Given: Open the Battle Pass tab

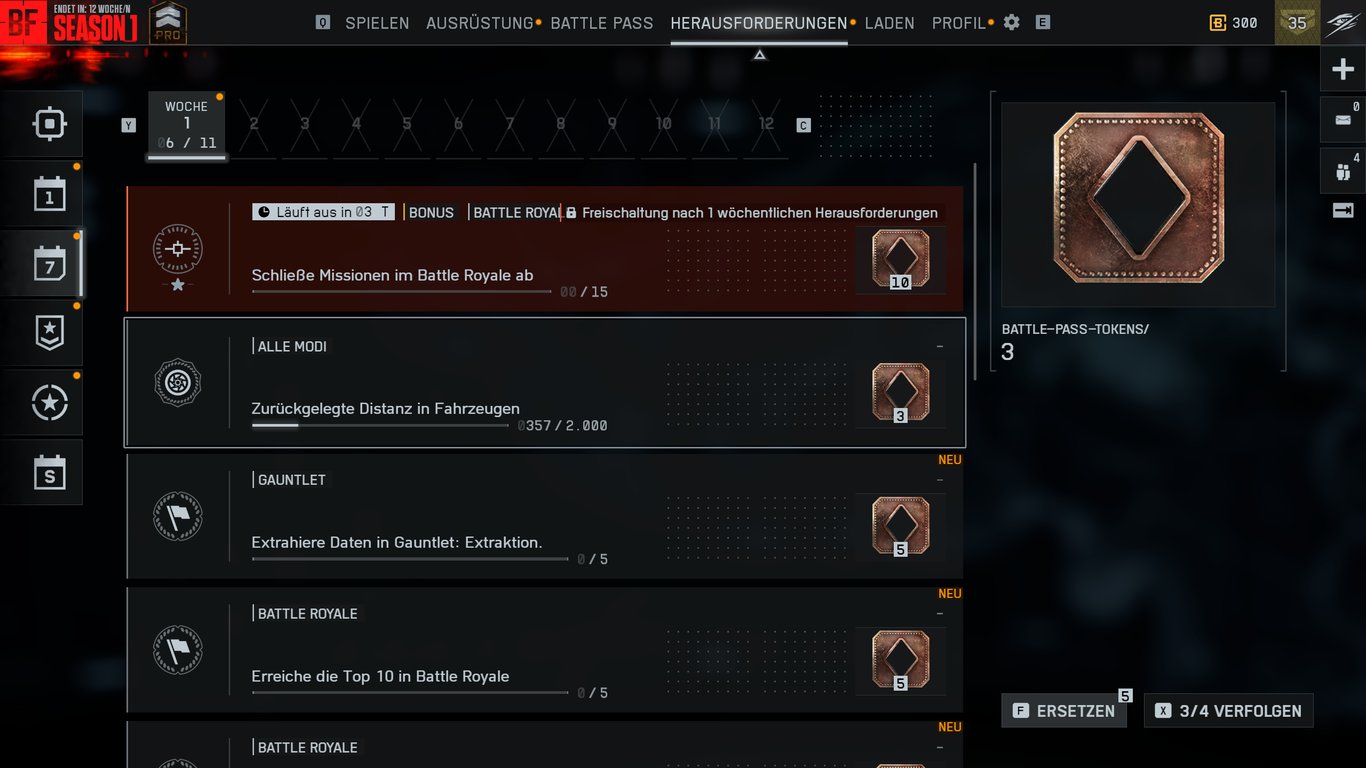Looking at the screenshot, I should [x=601, y=23].
